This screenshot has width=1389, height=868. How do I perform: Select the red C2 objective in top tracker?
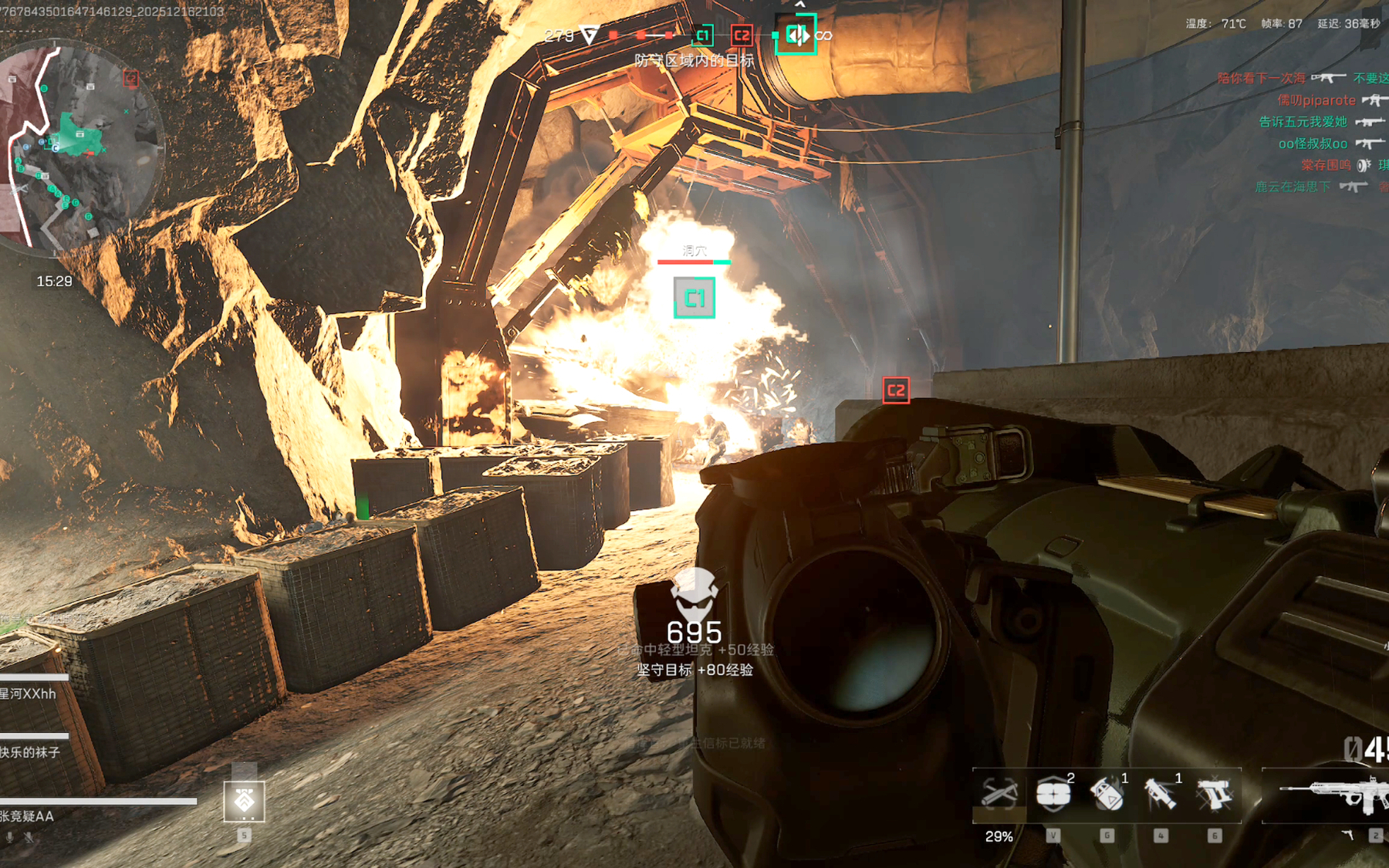pos(742,35)
